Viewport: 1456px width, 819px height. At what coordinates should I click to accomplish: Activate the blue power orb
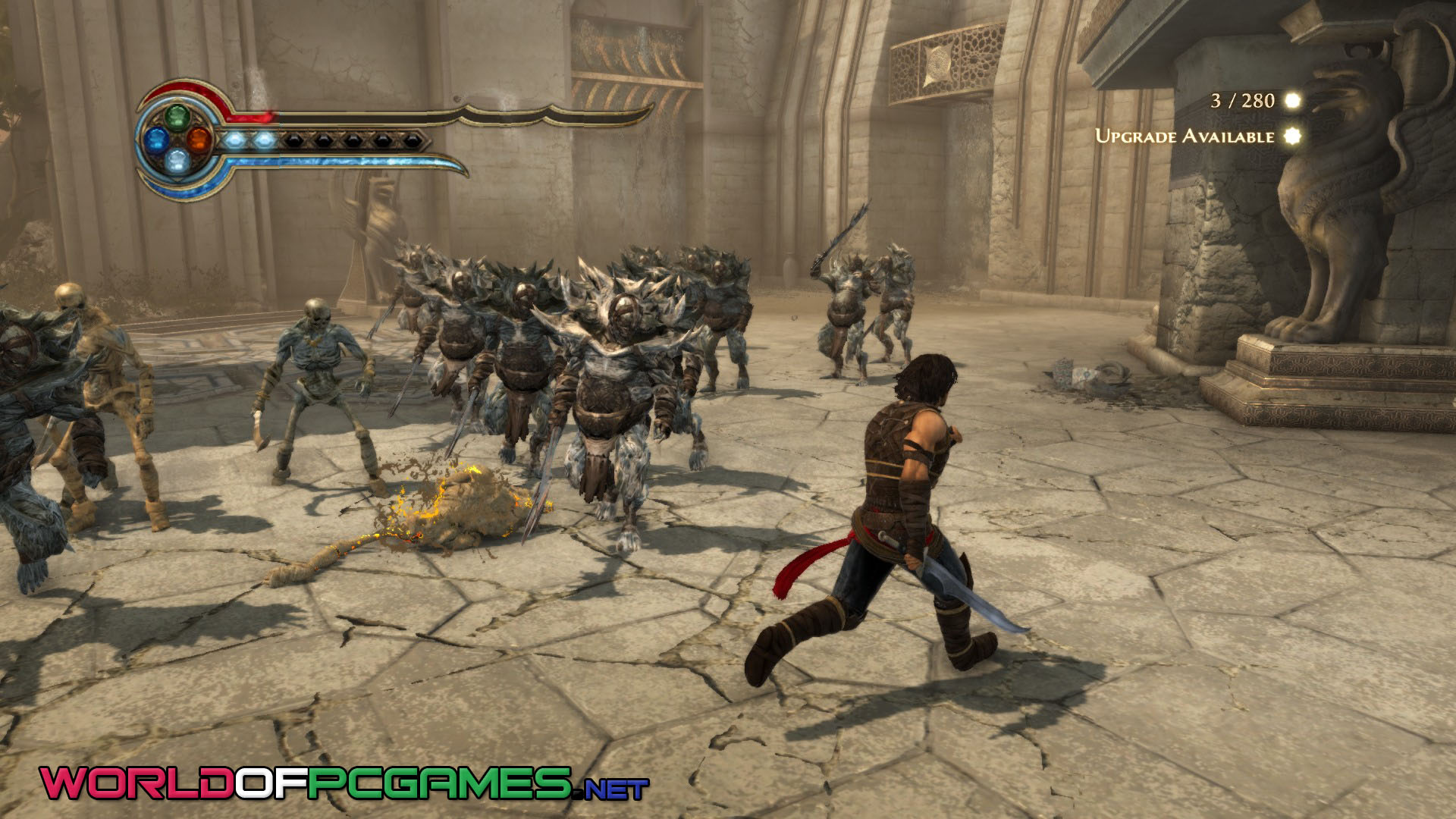pos(157,139)
